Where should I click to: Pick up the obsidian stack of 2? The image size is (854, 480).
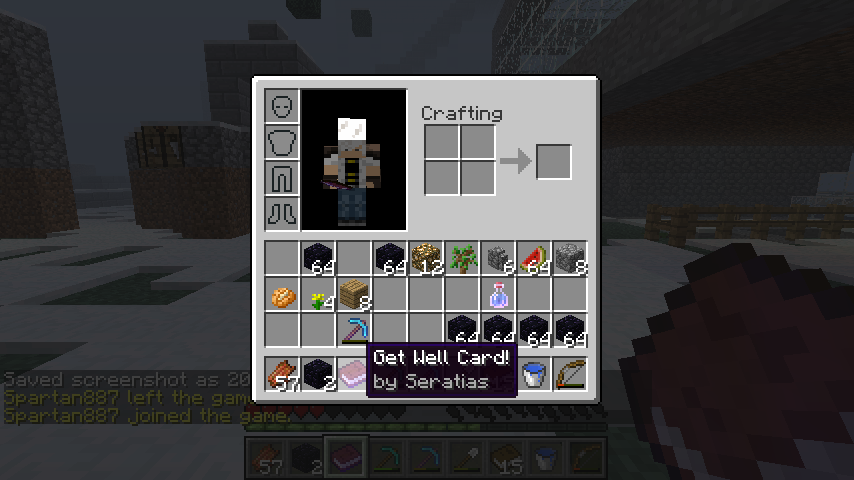[318, 374]
